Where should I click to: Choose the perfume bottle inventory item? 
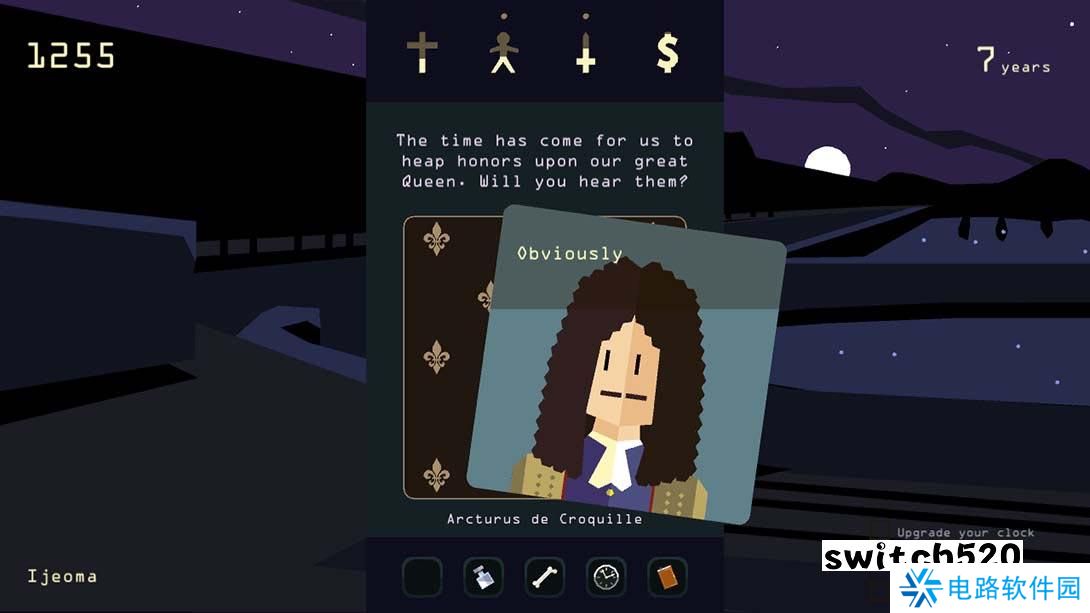(483, 577)
